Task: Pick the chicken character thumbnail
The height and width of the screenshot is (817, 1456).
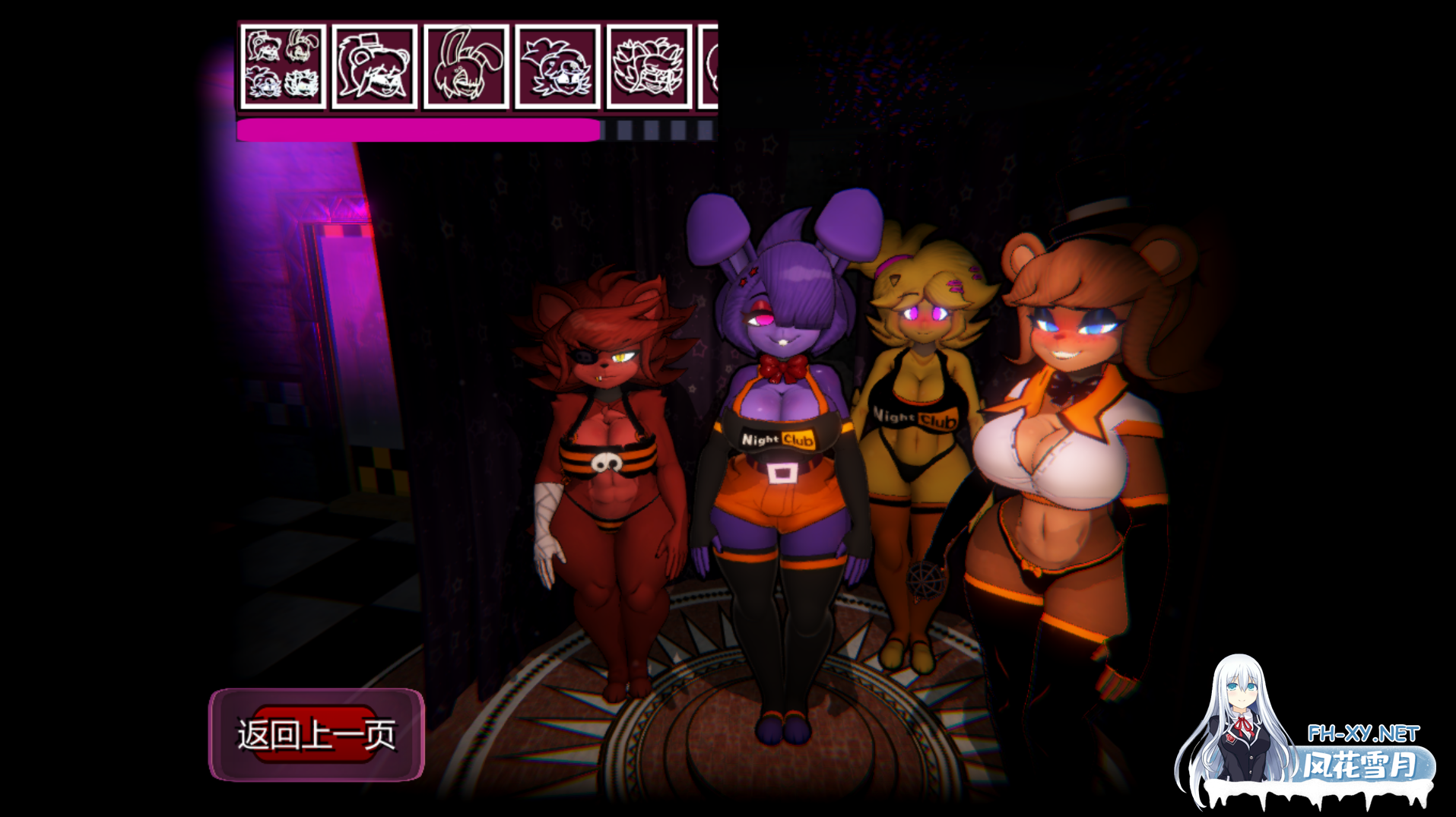Action: 557,67
